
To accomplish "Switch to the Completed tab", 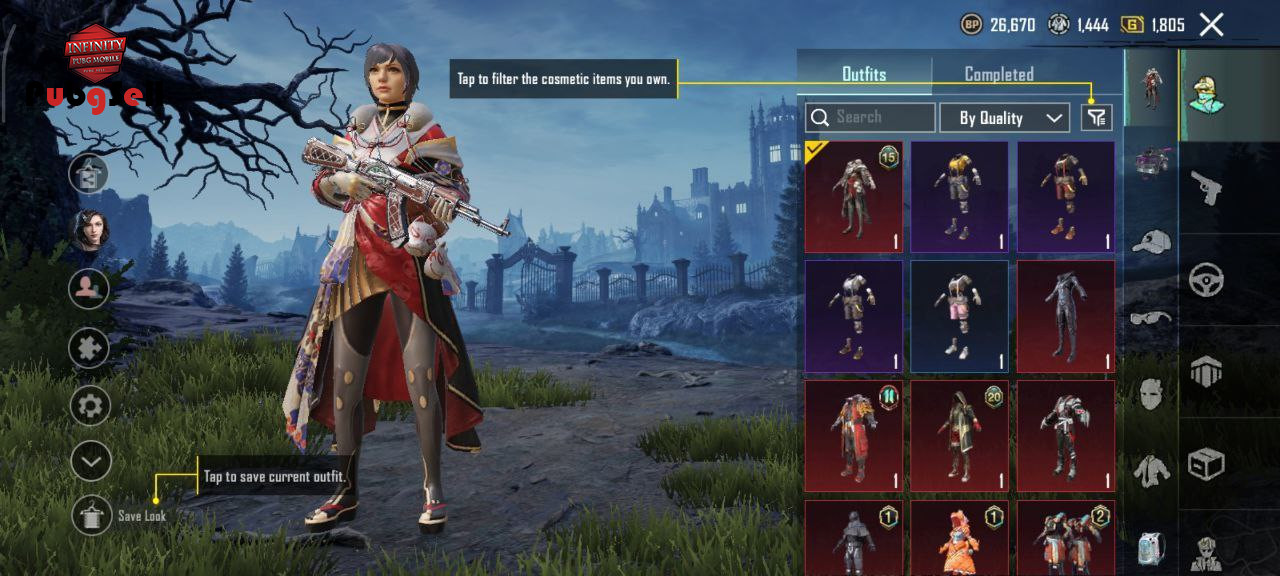I will [998, 74].
